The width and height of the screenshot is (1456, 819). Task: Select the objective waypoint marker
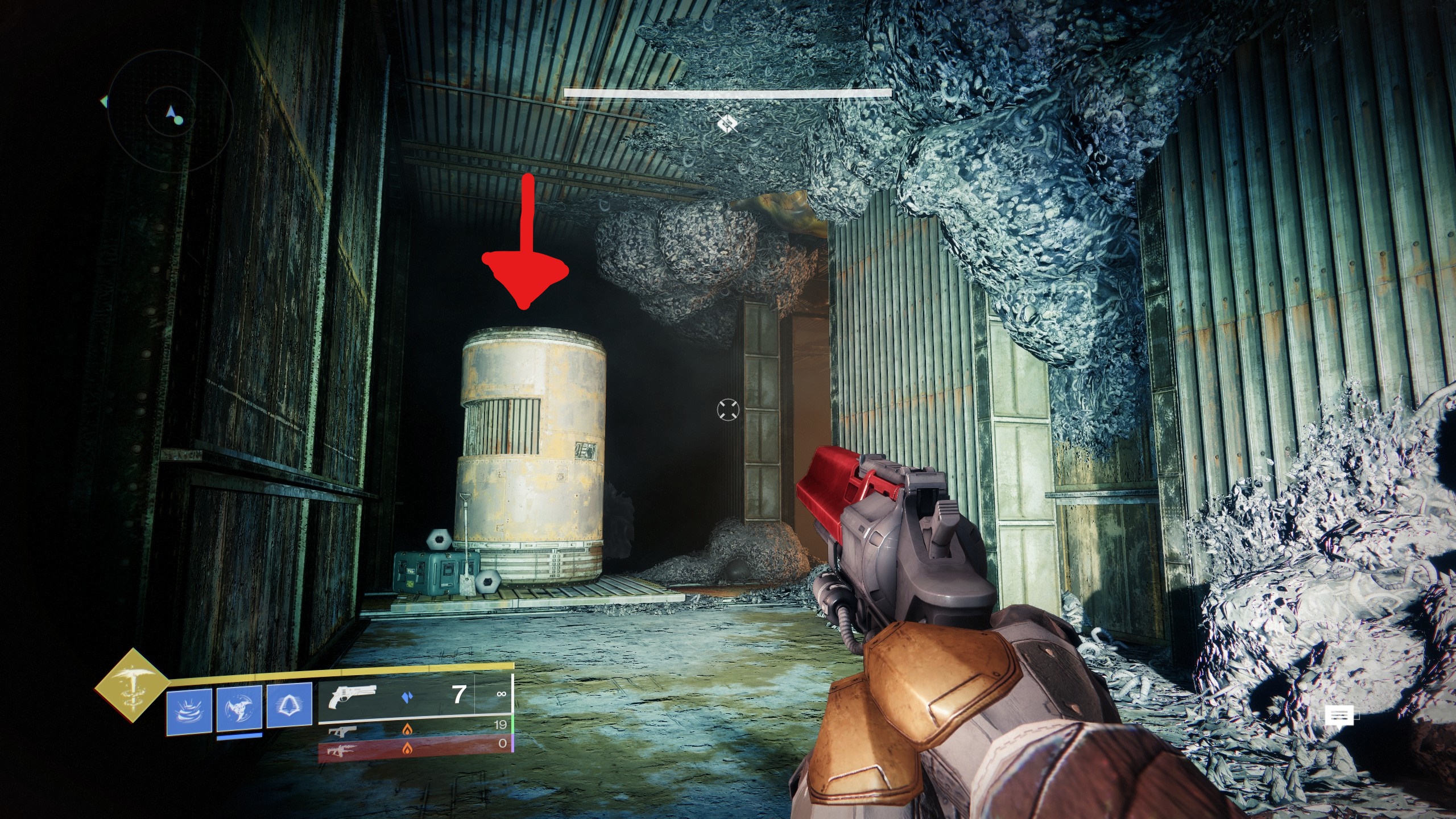click(x=727, y=123)
